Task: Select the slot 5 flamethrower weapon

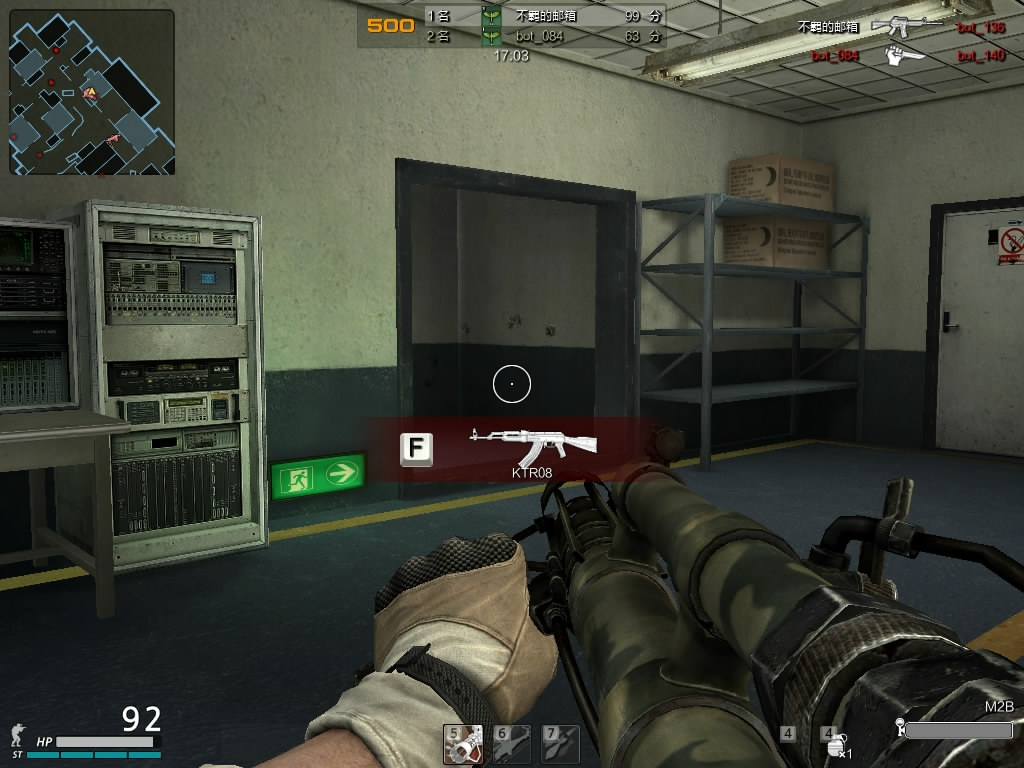Action: pyautogui.click(x=463, y=745)
